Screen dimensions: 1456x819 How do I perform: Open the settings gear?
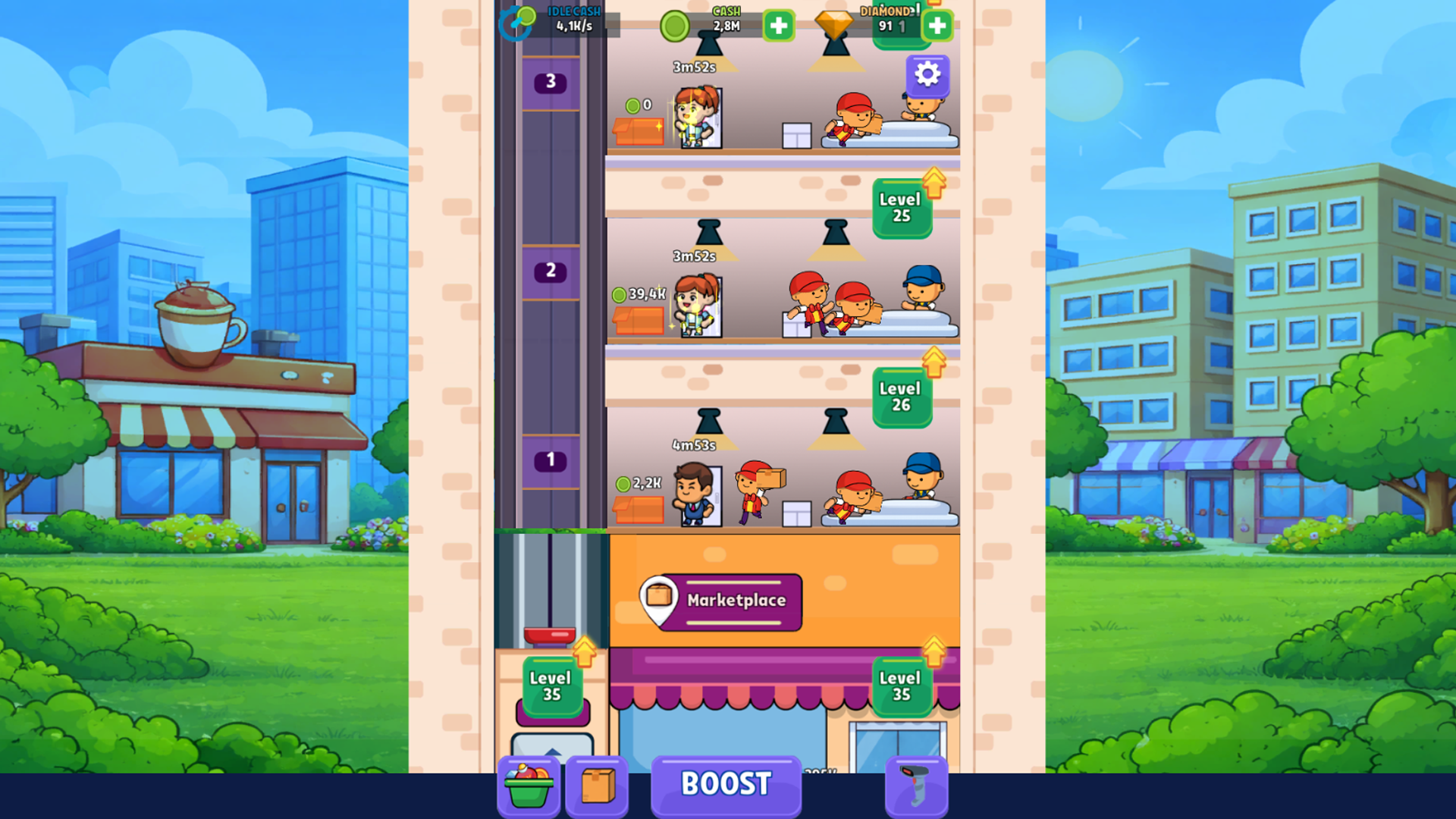(927, 74)
